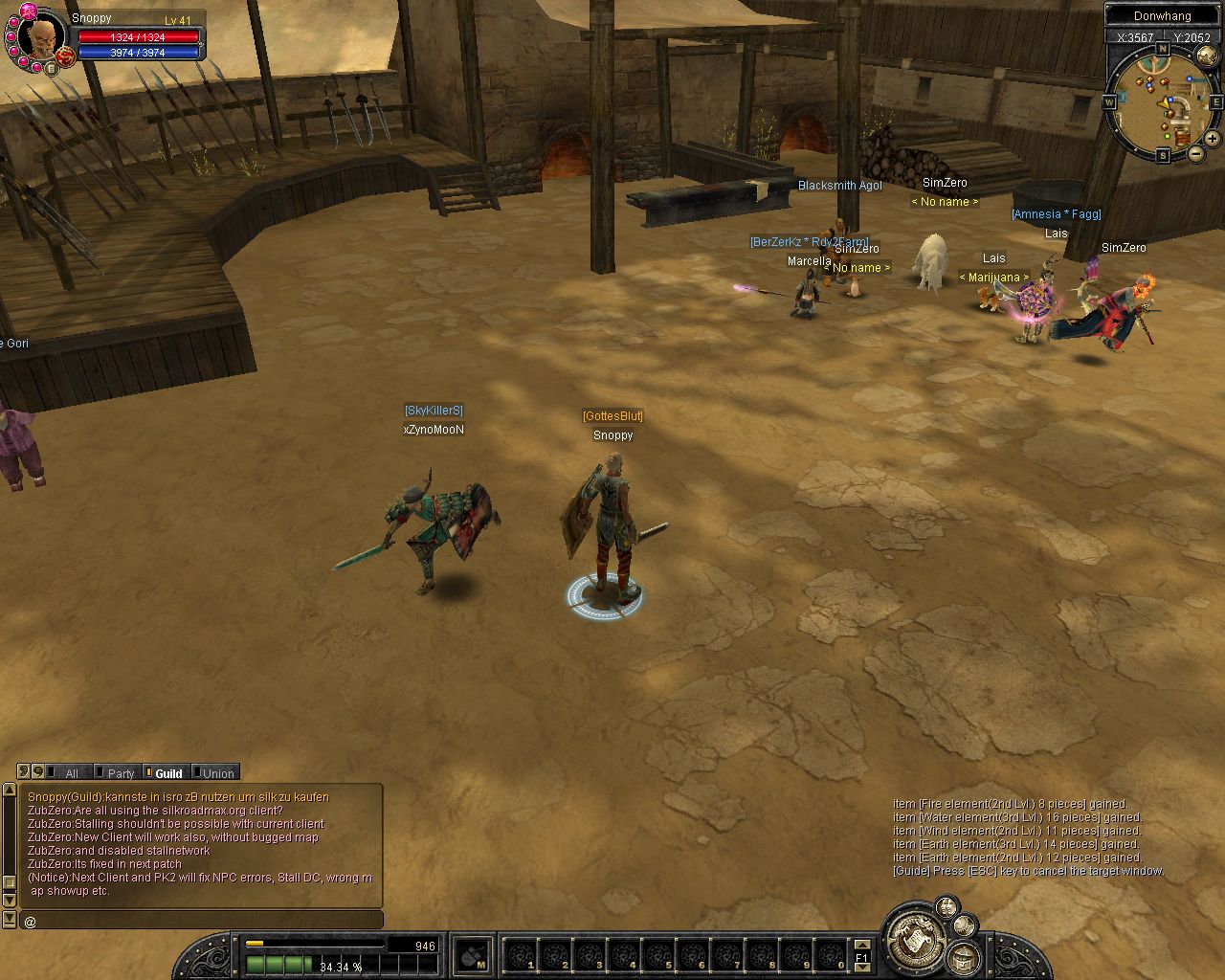Zoom in the minimap with plus button

point(1212,139)
